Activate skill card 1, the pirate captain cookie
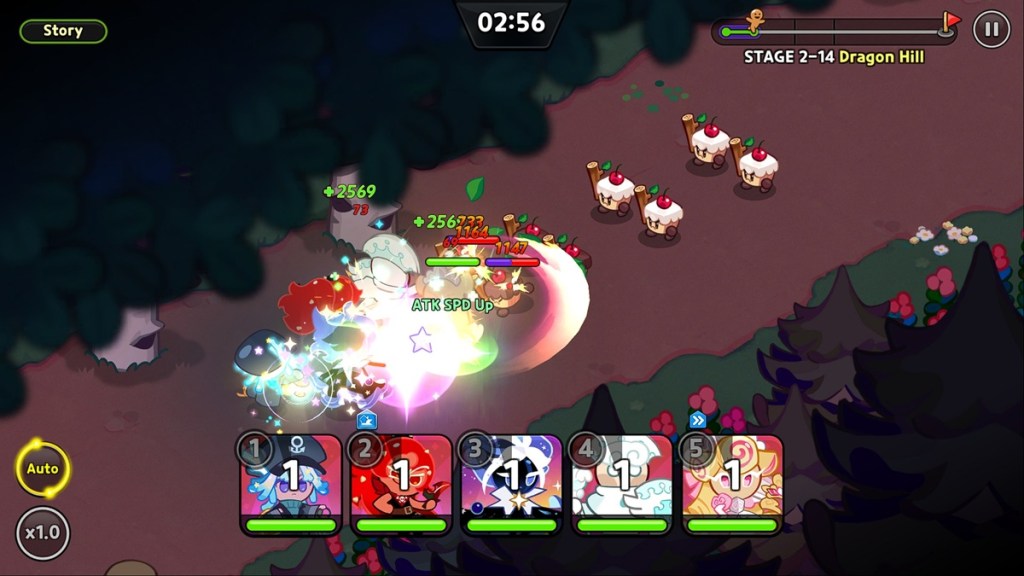 tap(291, 481)
